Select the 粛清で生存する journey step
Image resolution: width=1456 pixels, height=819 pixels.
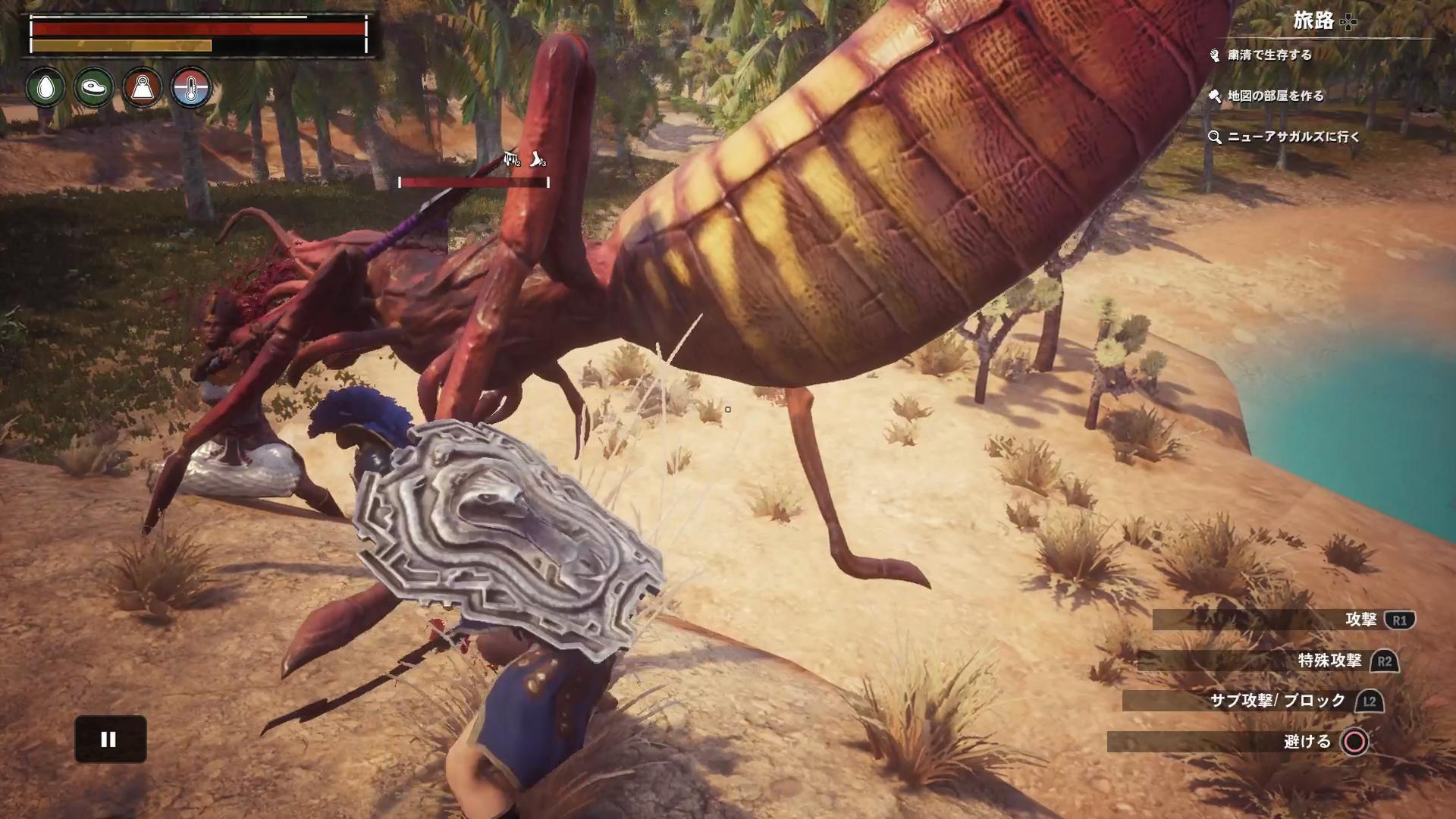[1269, 55]
